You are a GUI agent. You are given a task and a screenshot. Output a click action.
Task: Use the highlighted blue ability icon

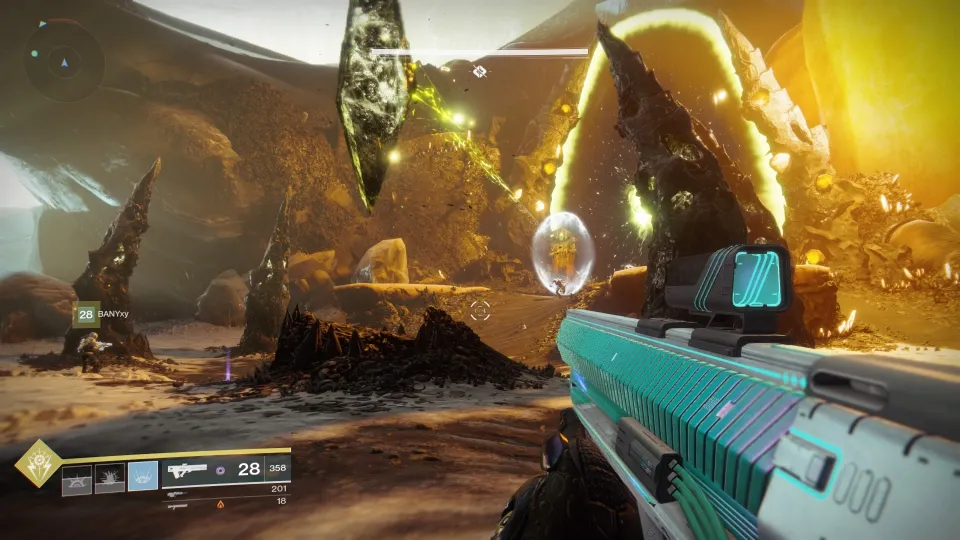(x=142, y=477)
